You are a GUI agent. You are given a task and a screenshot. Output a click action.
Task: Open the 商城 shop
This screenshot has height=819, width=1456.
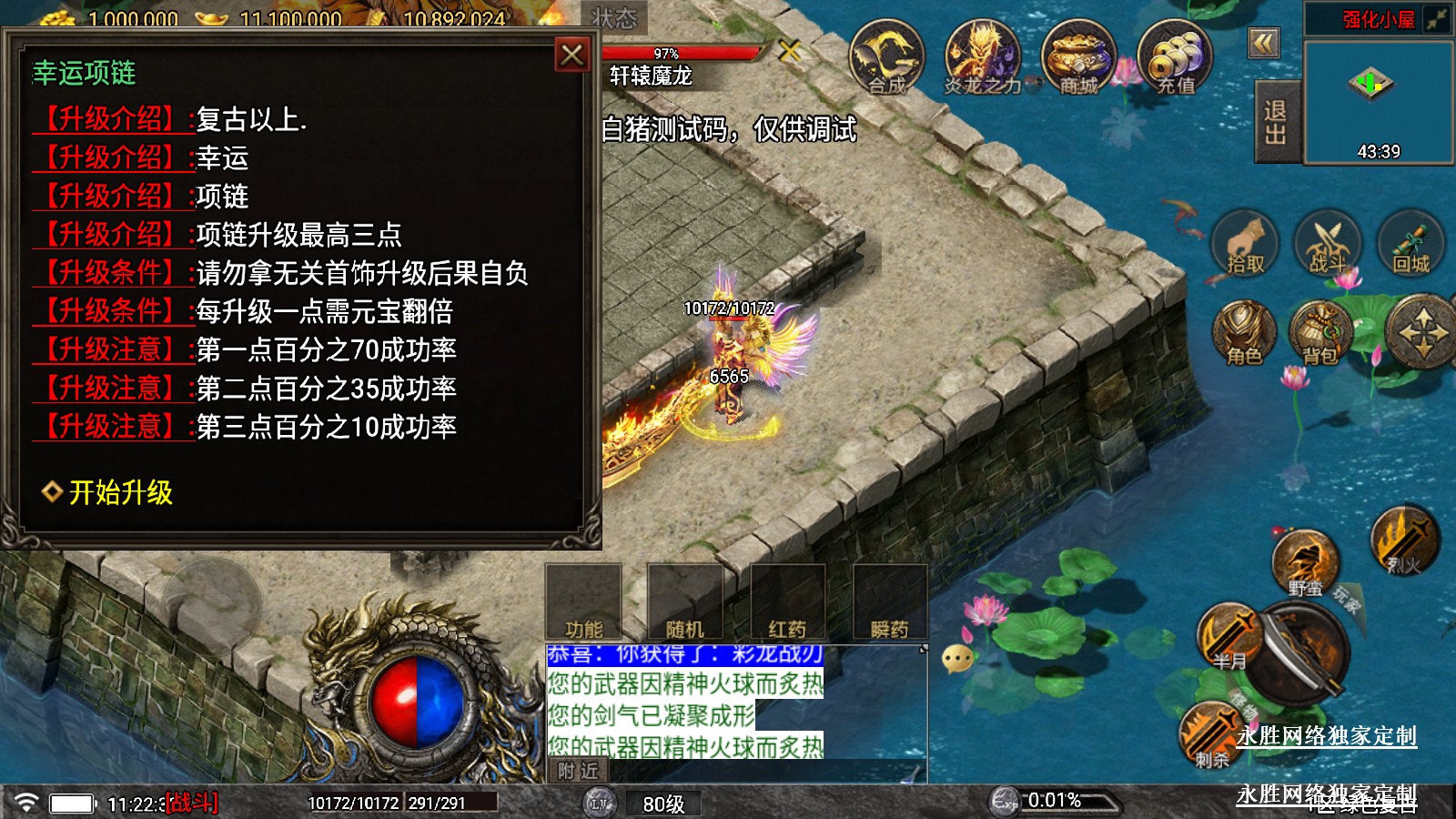pyautogui.click(x=1078, y=58)
